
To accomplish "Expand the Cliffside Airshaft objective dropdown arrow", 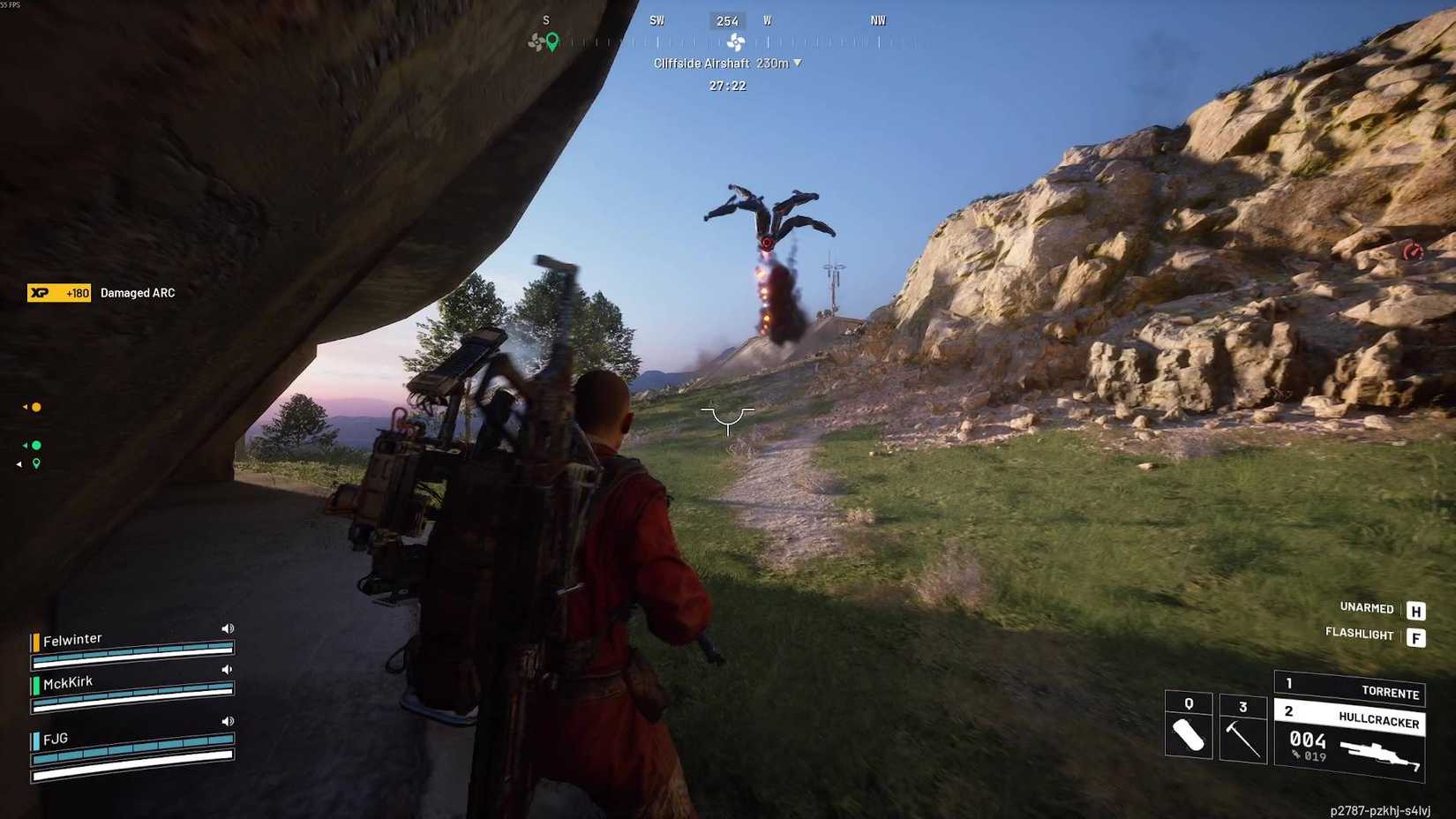I will 799,63.
